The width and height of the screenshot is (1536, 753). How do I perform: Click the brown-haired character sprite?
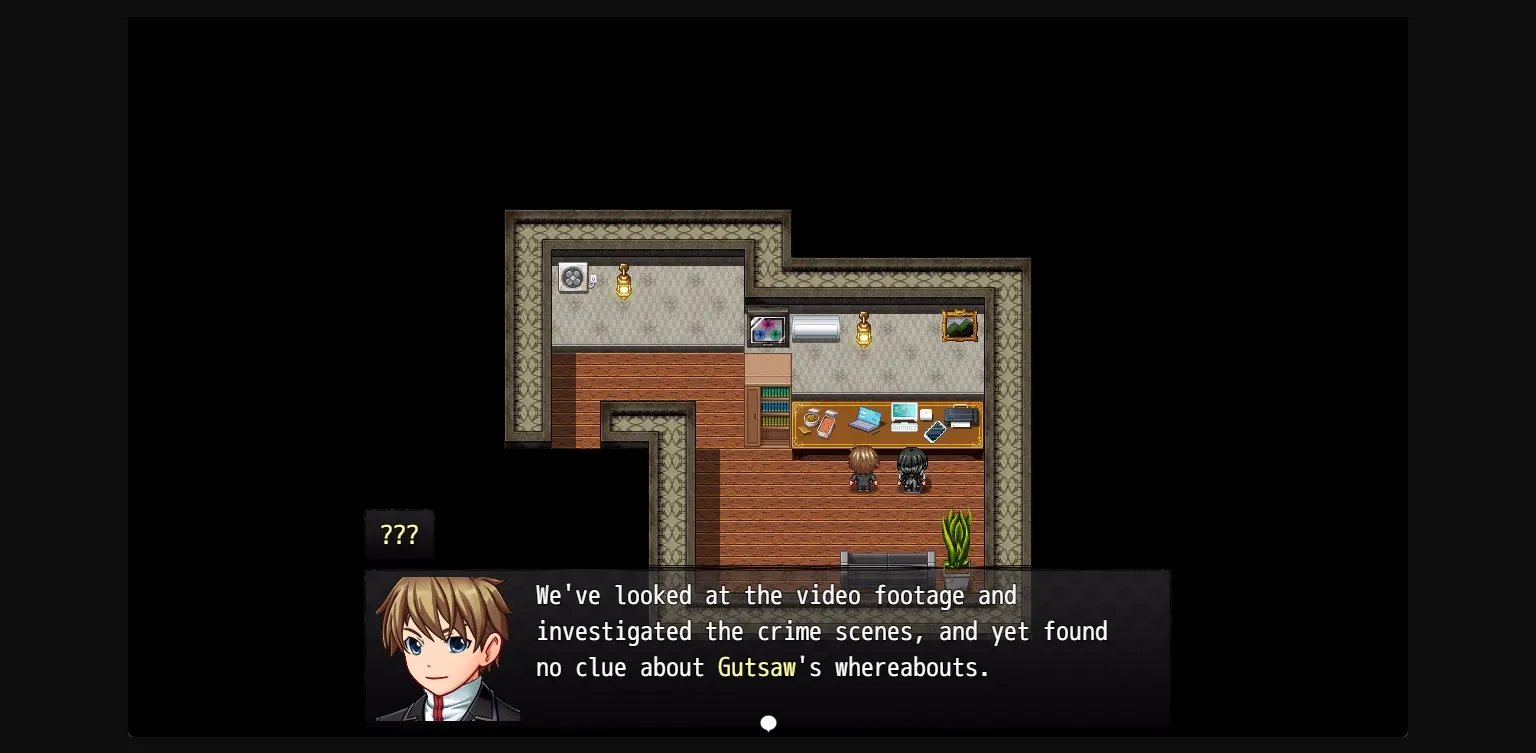coord(863,470)
